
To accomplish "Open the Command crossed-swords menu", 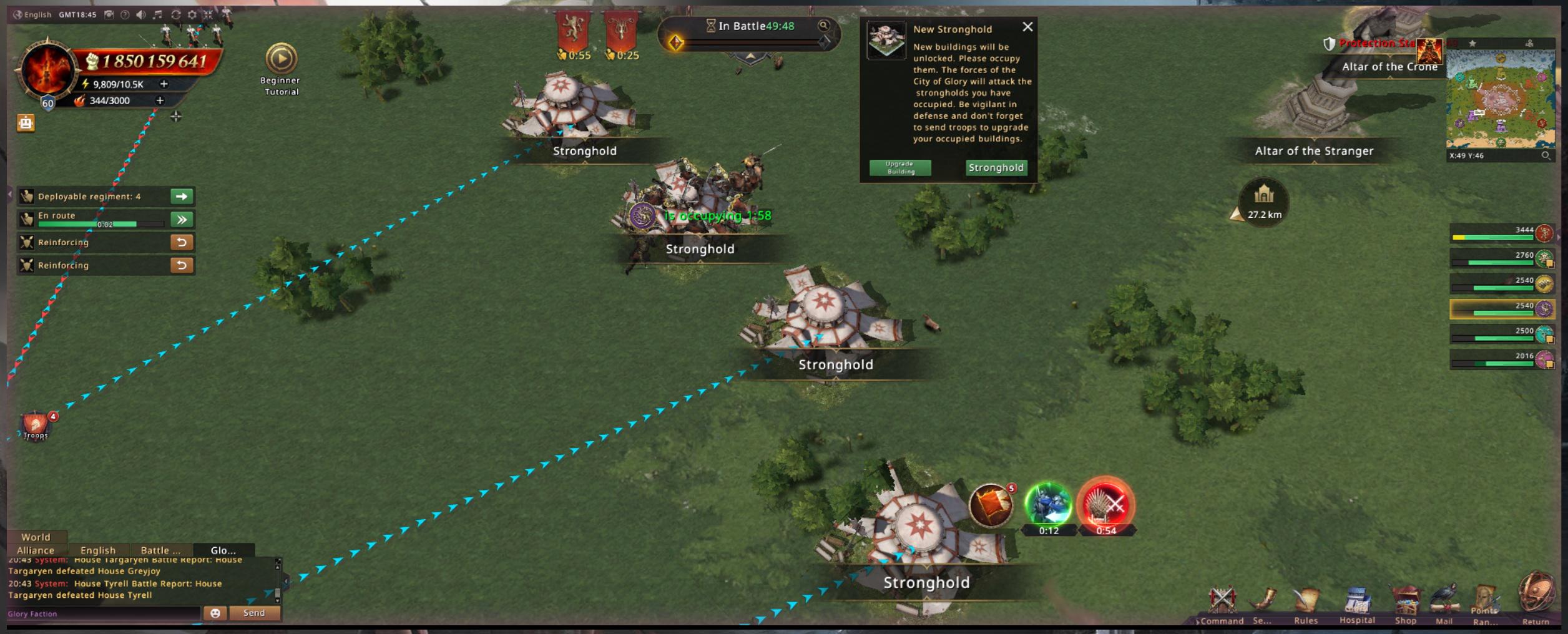I will pos(1222,603).
